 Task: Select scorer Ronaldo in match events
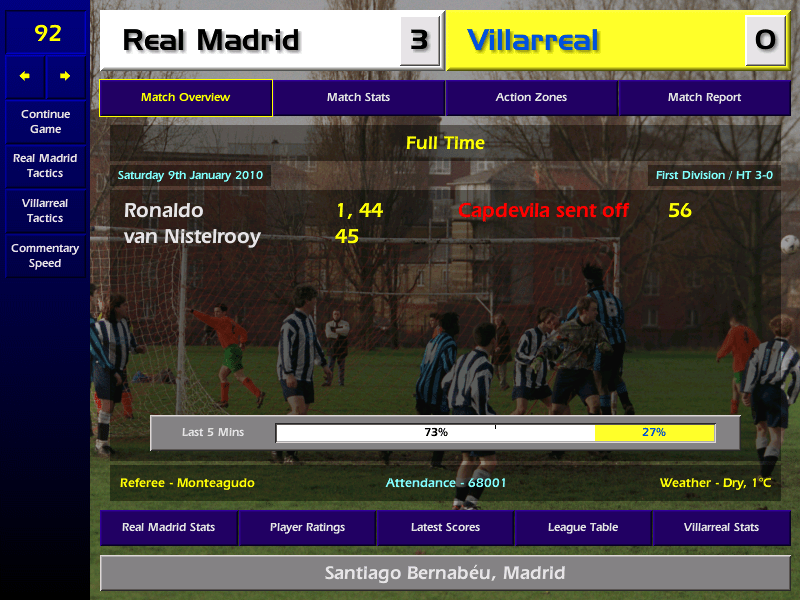163,211
